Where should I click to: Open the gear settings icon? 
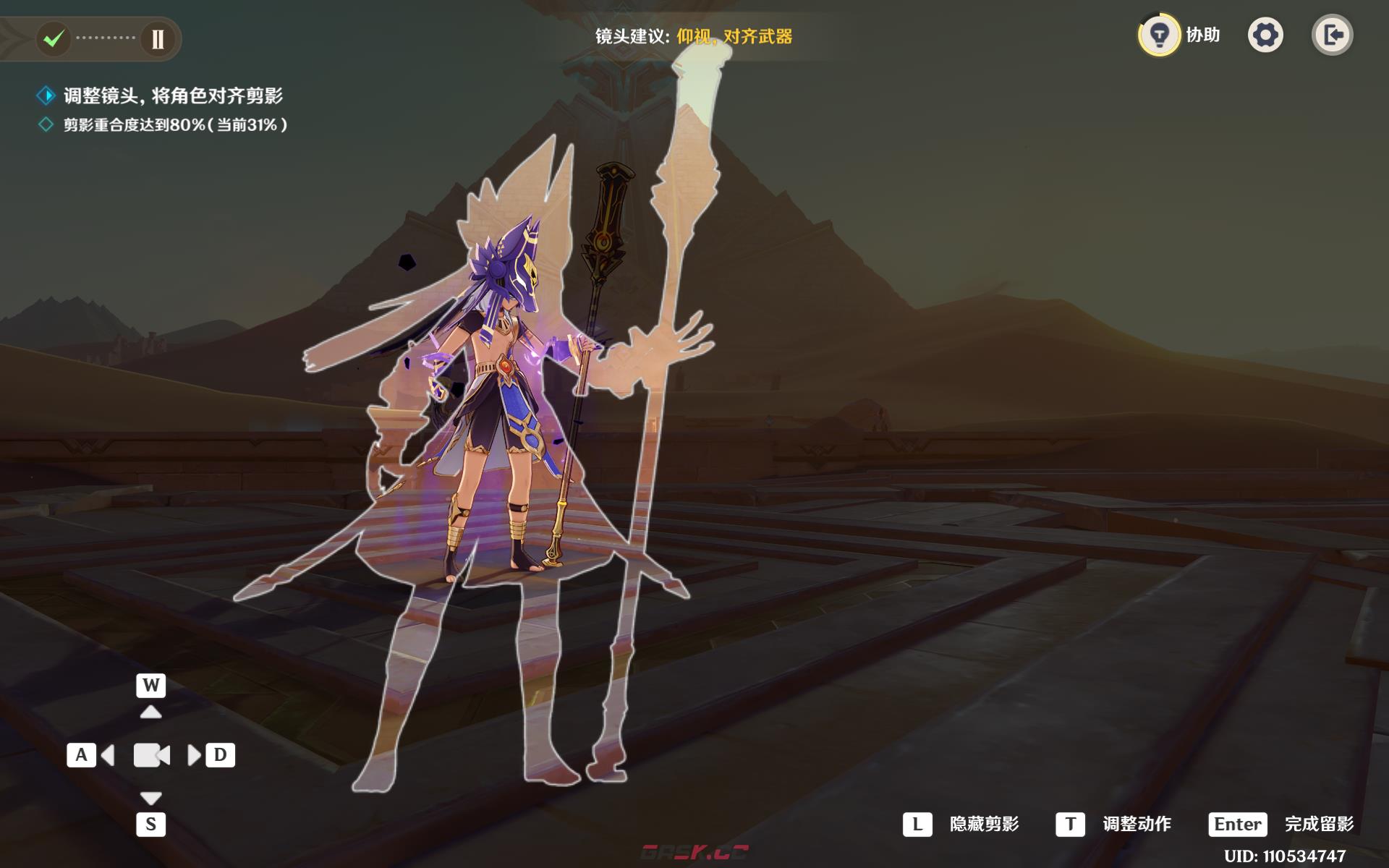1265,35
